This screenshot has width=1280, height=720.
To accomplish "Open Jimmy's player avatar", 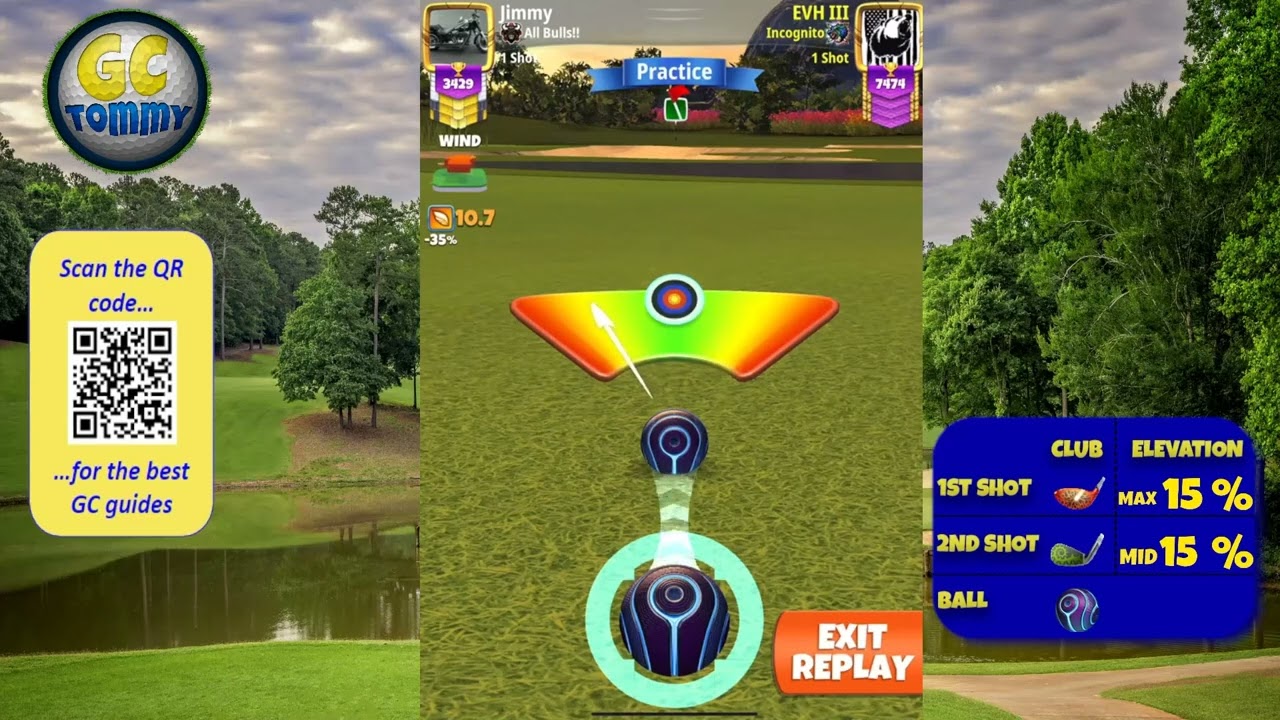I will (457, 36).
